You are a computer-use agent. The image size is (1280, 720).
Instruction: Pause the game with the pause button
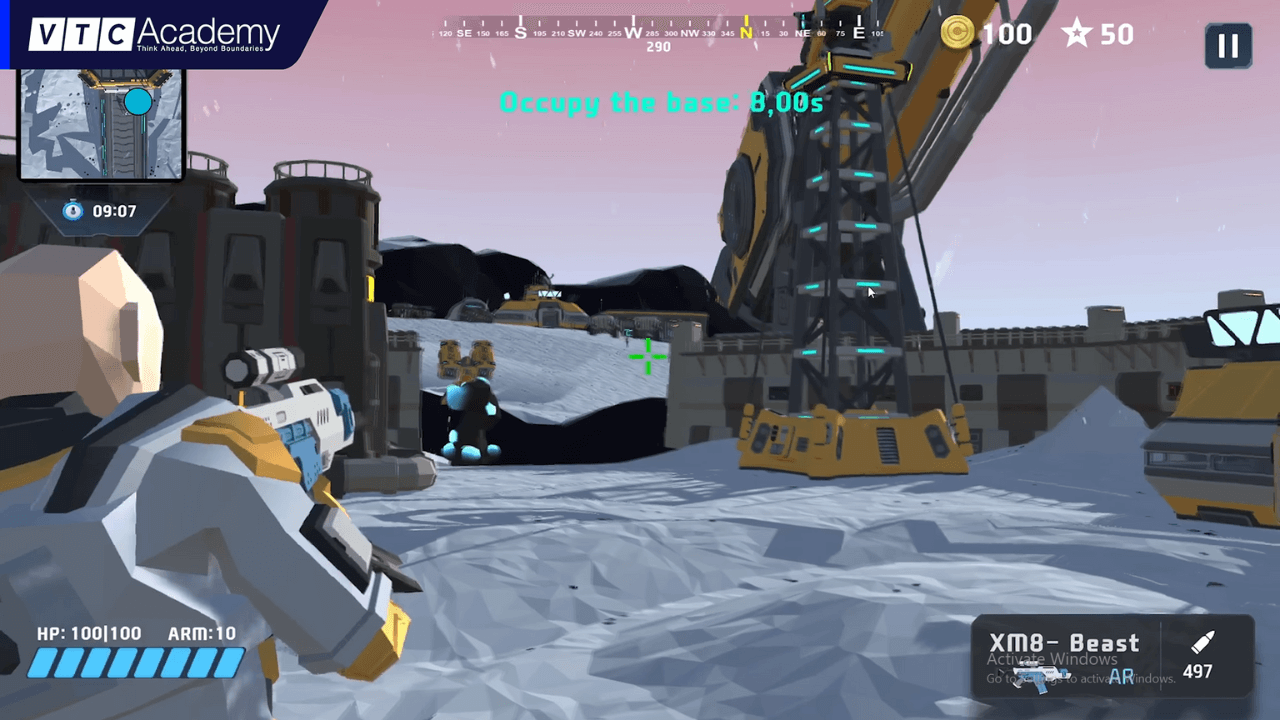click(x=1228, y=45)
